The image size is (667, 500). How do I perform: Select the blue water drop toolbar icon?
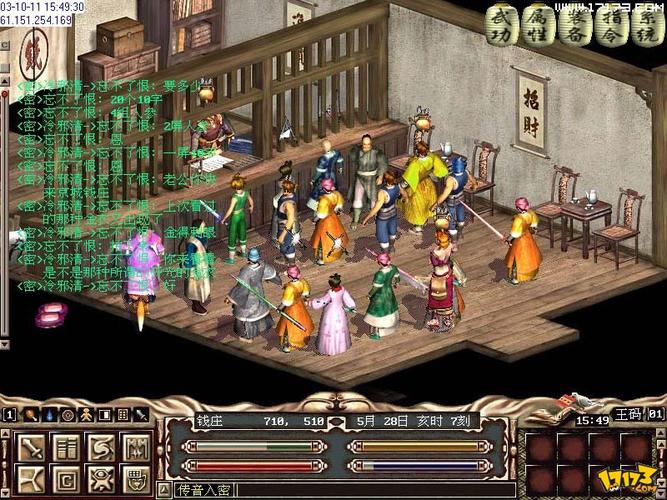(50, 414)
